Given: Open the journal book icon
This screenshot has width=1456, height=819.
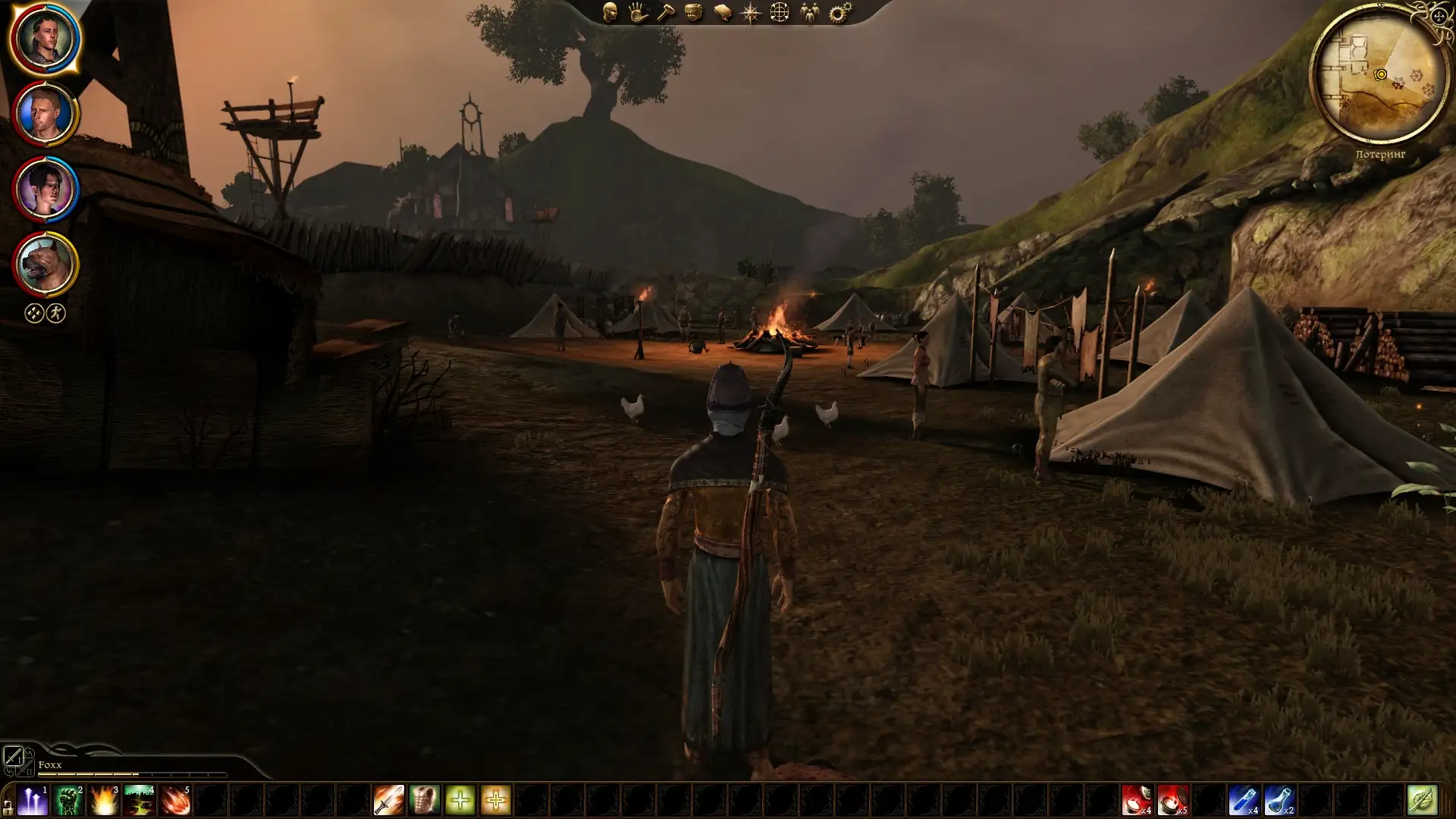Looking at the screenshot, I should coord(722,12).
